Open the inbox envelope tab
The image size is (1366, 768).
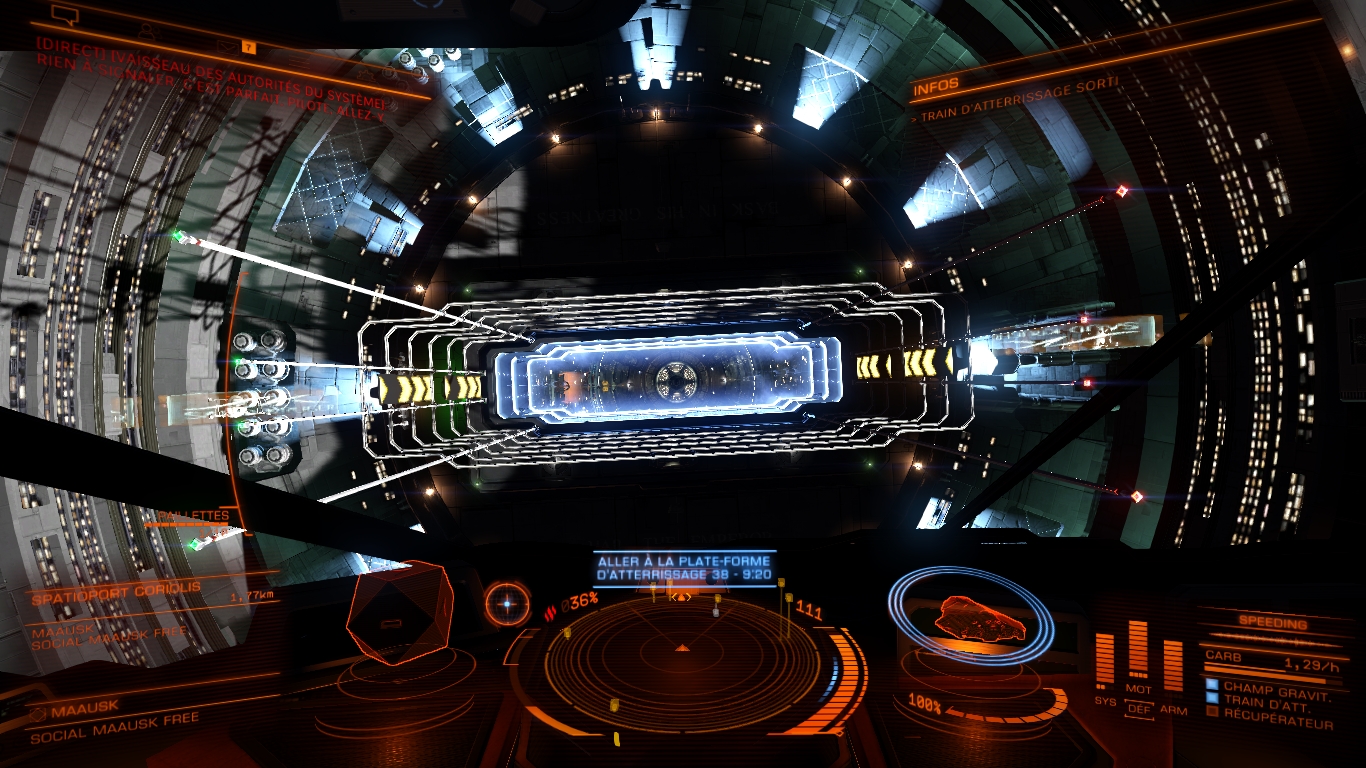[225, 45]
